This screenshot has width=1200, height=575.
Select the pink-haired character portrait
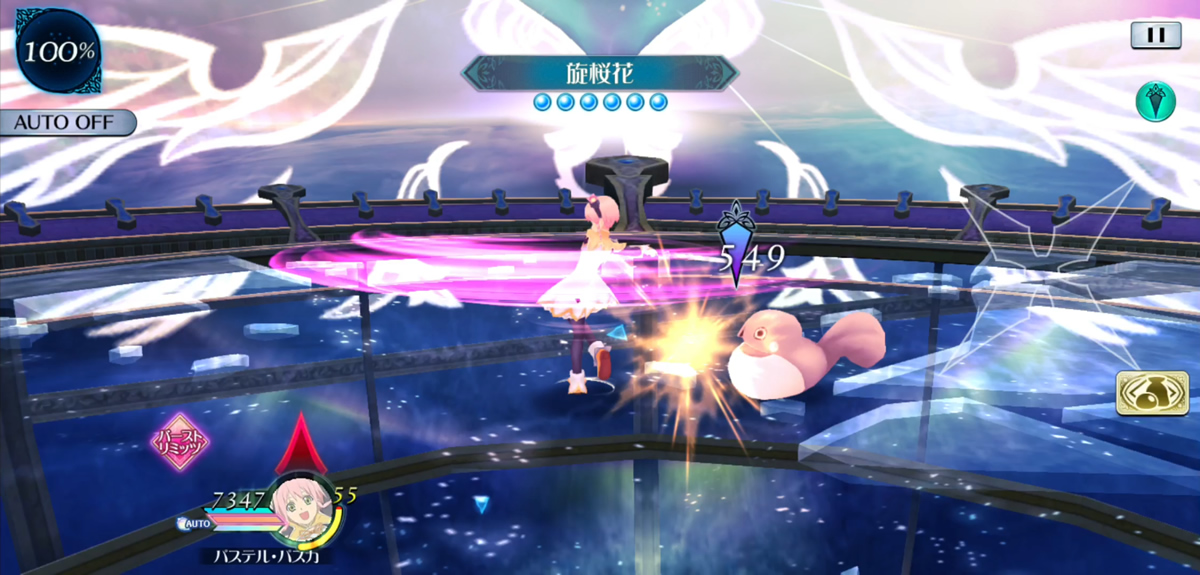(300, 506)
